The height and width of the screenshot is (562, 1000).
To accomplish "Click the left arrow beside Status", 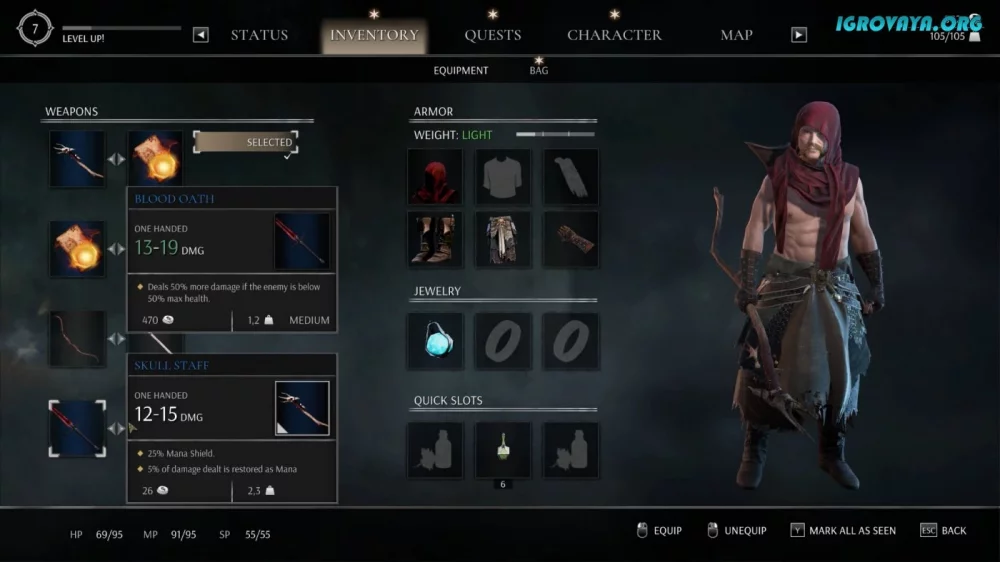I will [201, 35].
